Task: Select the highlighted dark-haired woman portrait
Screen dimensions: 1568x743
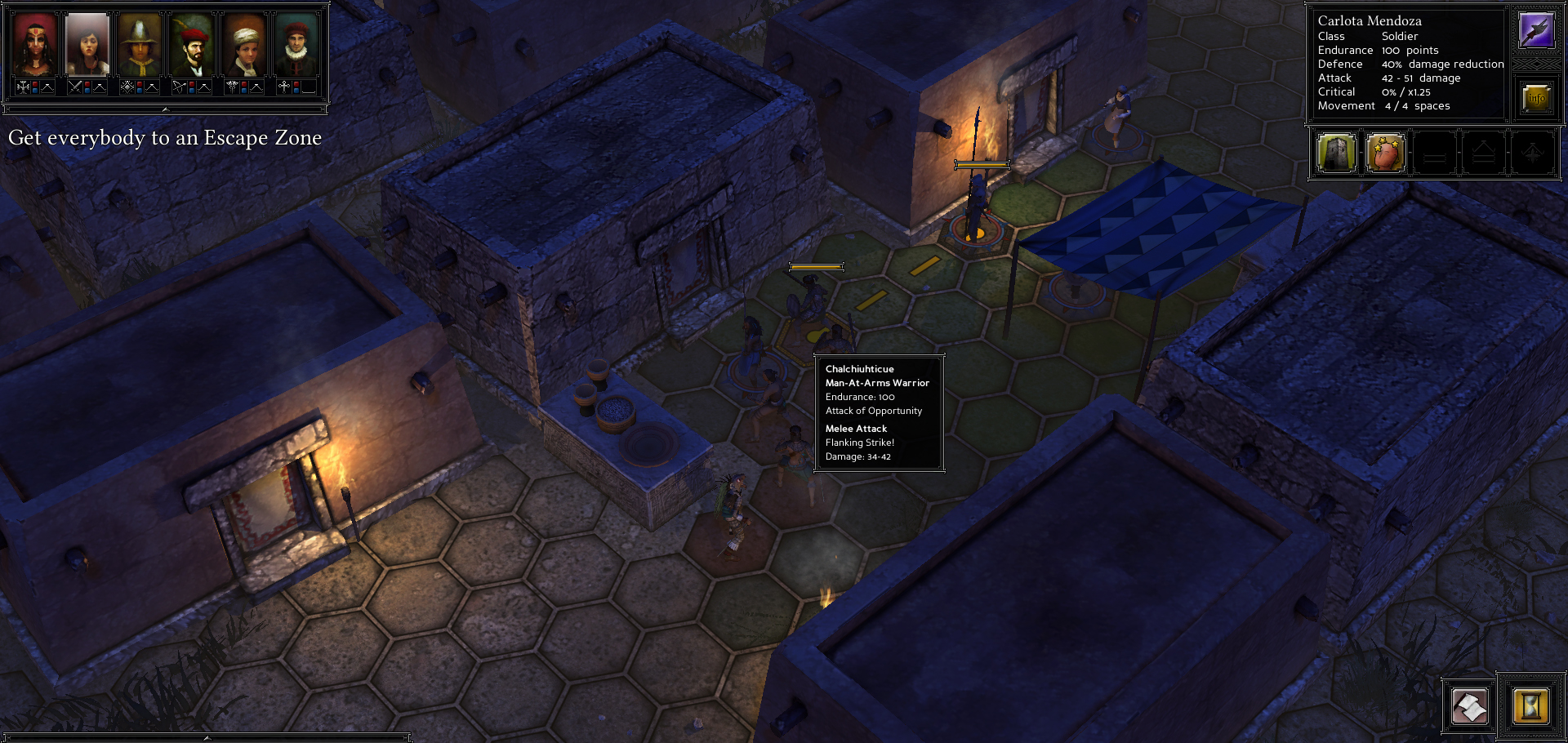Action: (87, 44)
